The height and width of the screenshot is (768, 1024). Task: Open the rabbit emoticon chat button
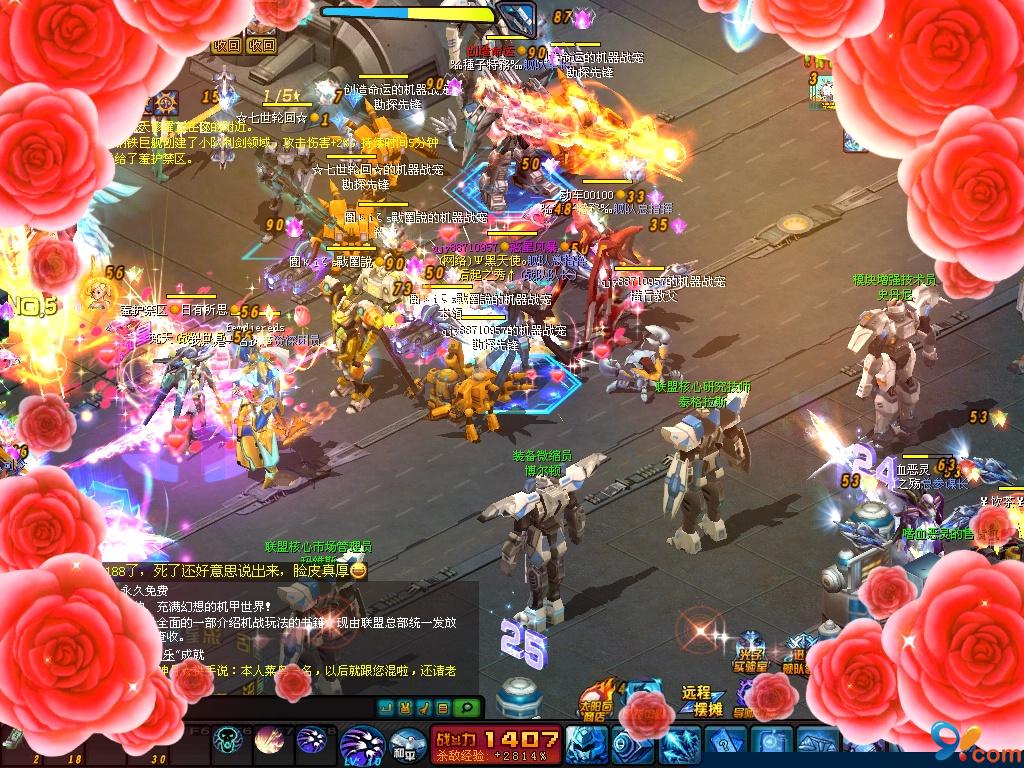coord(405,708)
